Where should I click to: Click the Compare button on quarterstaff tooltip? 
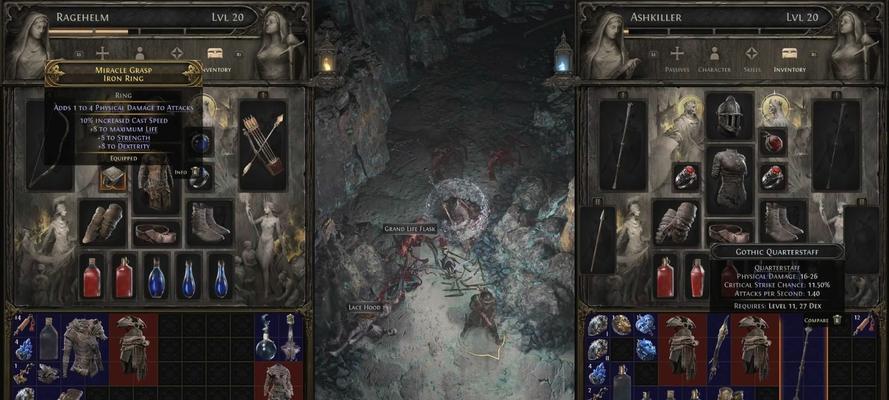tap(817, 319)
